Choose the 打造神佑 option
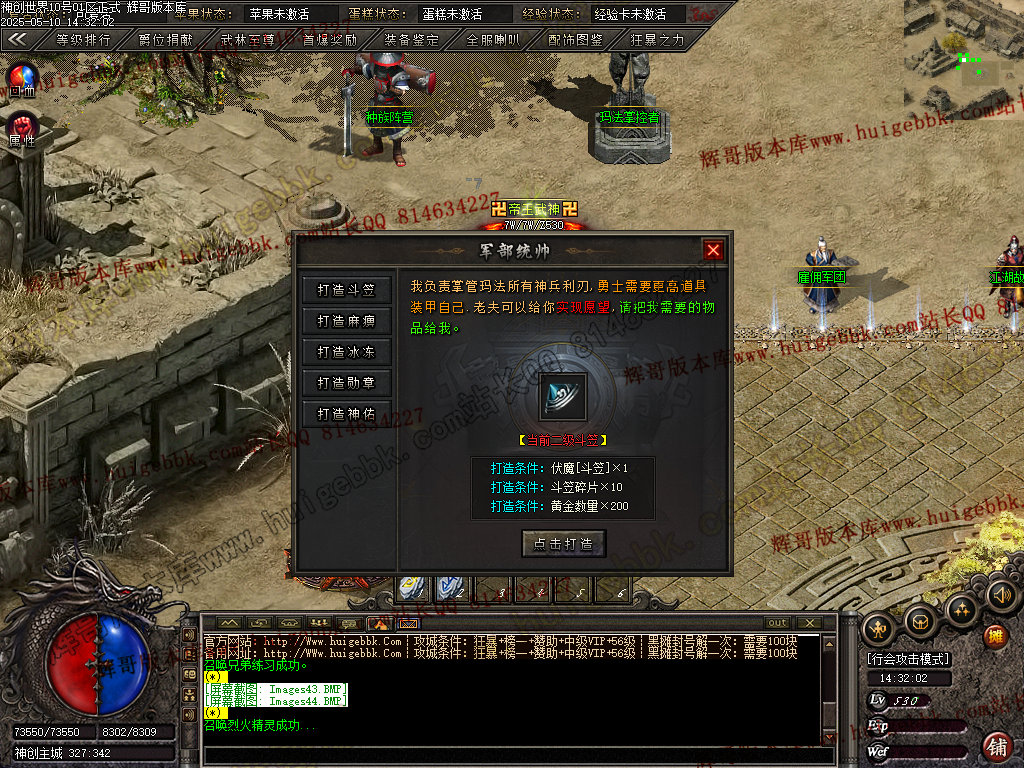 (346, 414)
